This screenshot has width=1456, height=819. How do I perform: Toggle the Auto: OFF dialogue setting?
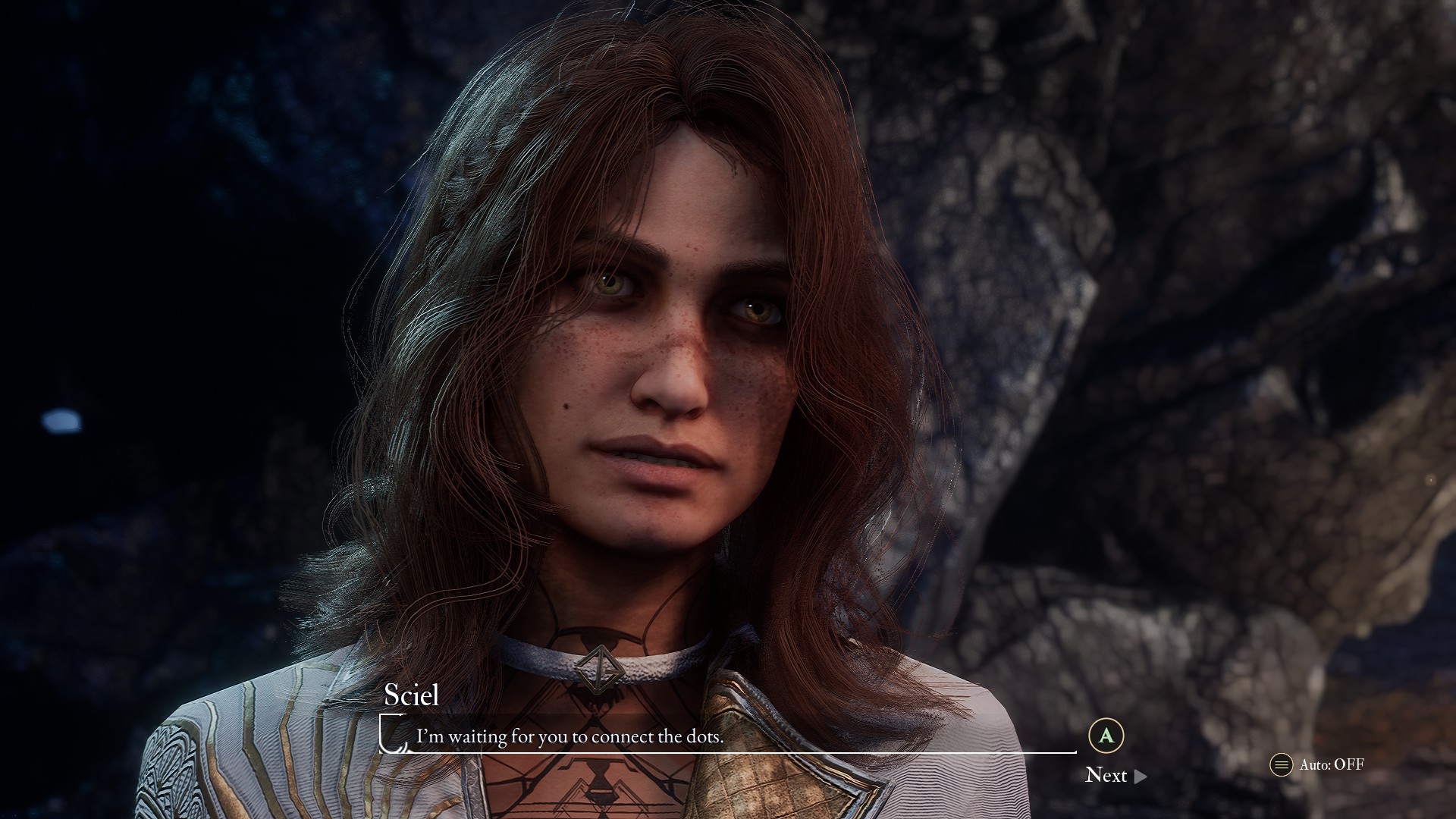[1317, 764]
